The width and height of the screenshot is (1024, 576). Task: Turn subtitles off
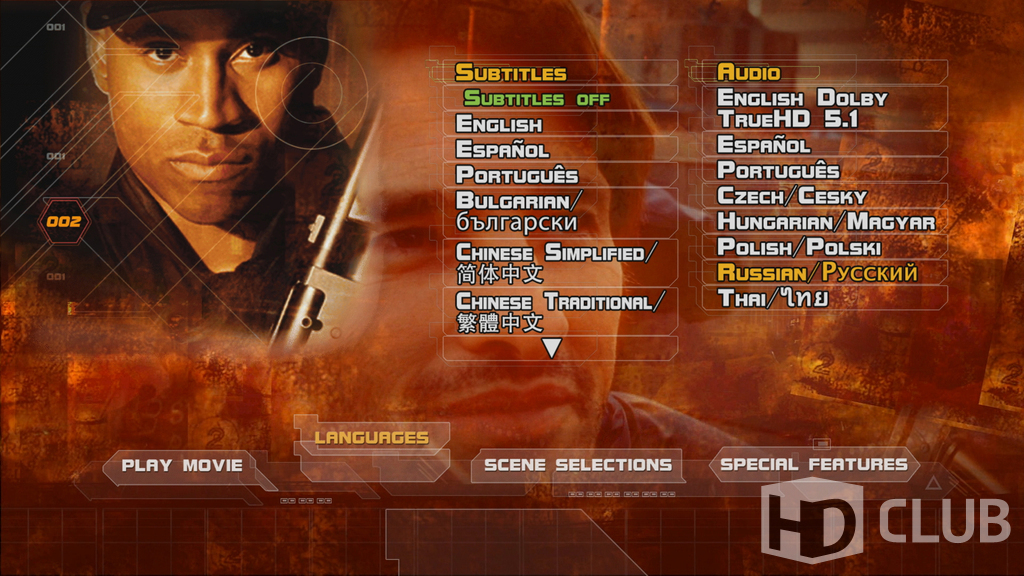pos(536,99)
